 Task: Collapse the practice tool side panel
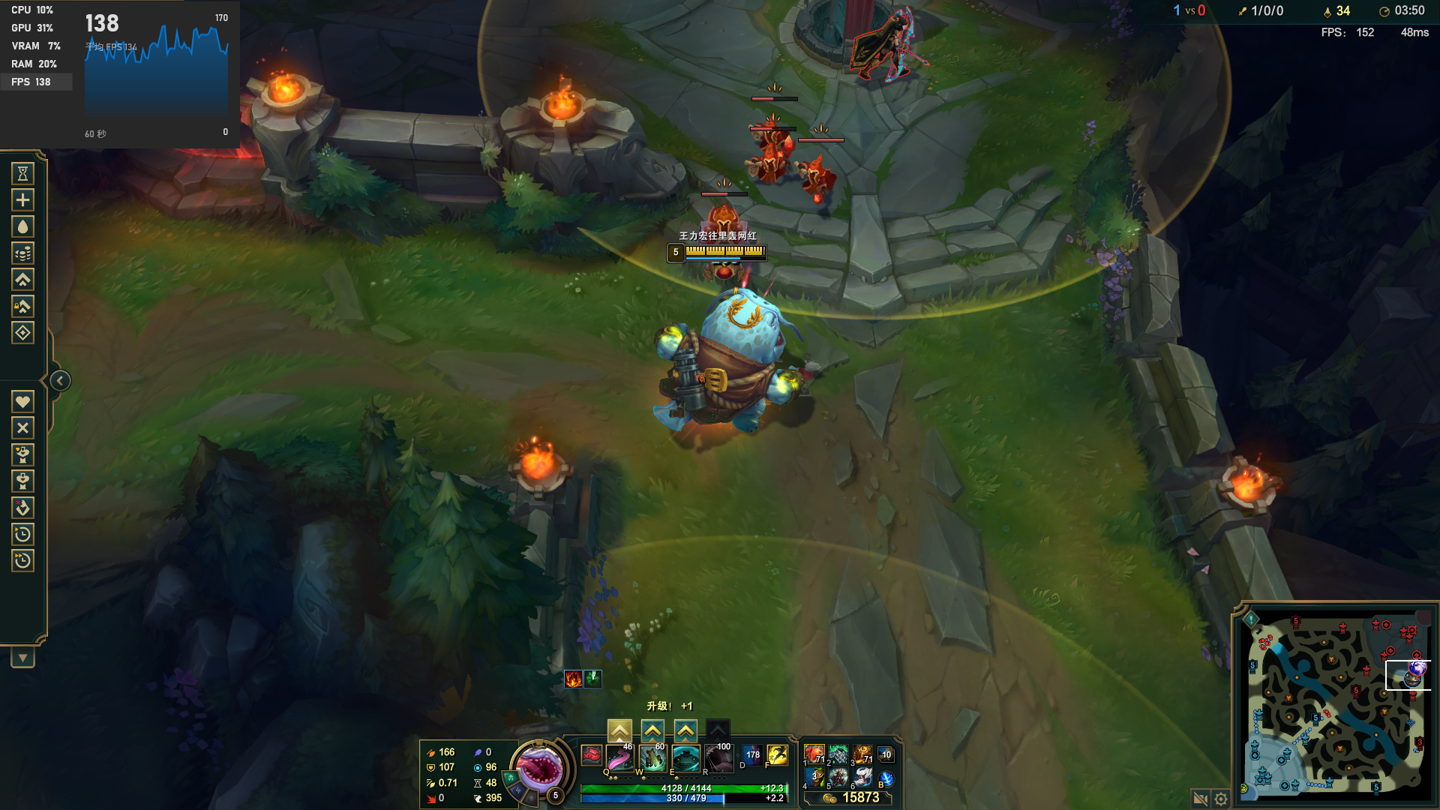point(60,381)
